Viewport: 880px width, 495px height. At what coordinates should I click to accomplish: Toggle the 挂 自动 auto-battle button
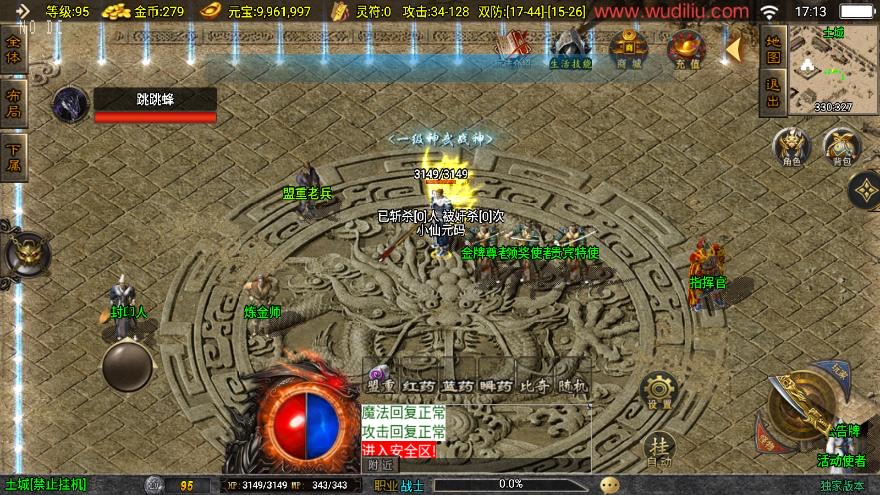click(658, 448)
